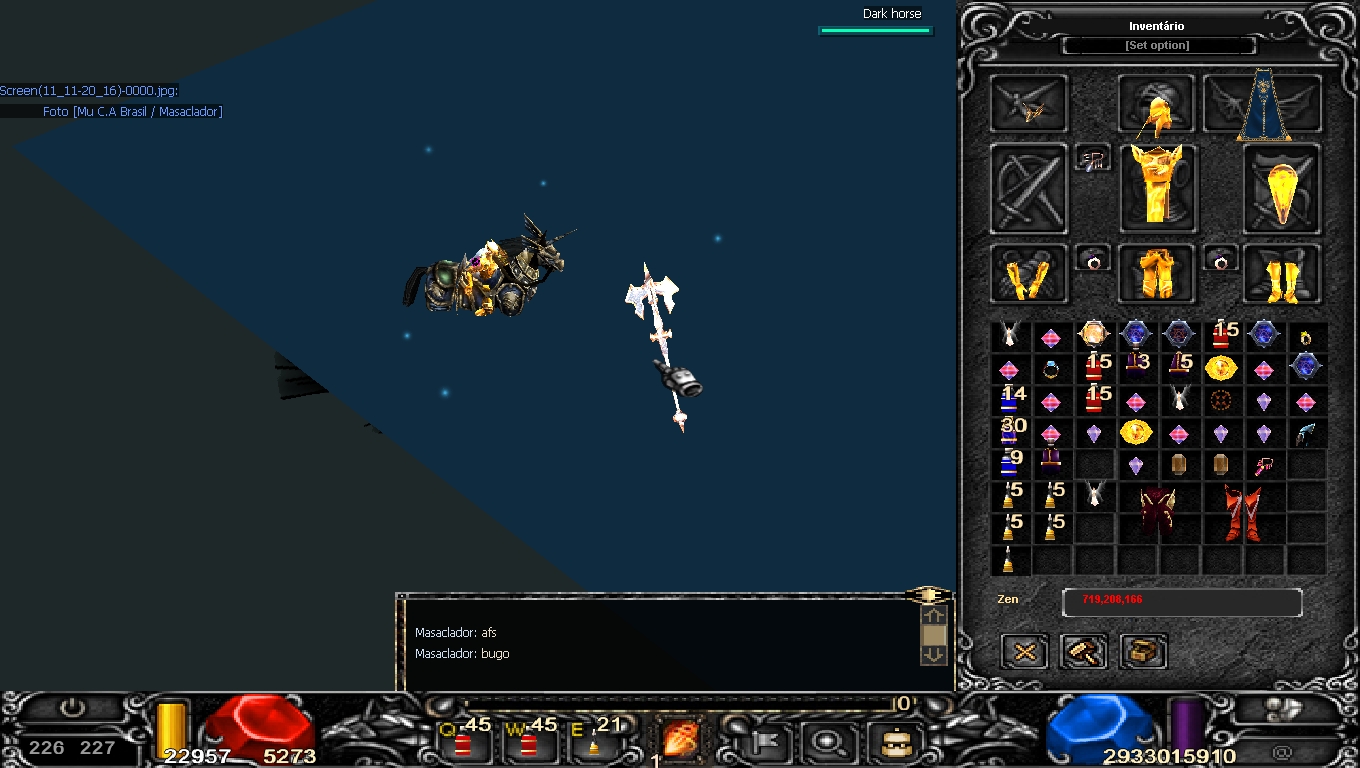Select the equipped golden shield slot
This screenshot has height=768, width=1360.
tap(1281, 189)
